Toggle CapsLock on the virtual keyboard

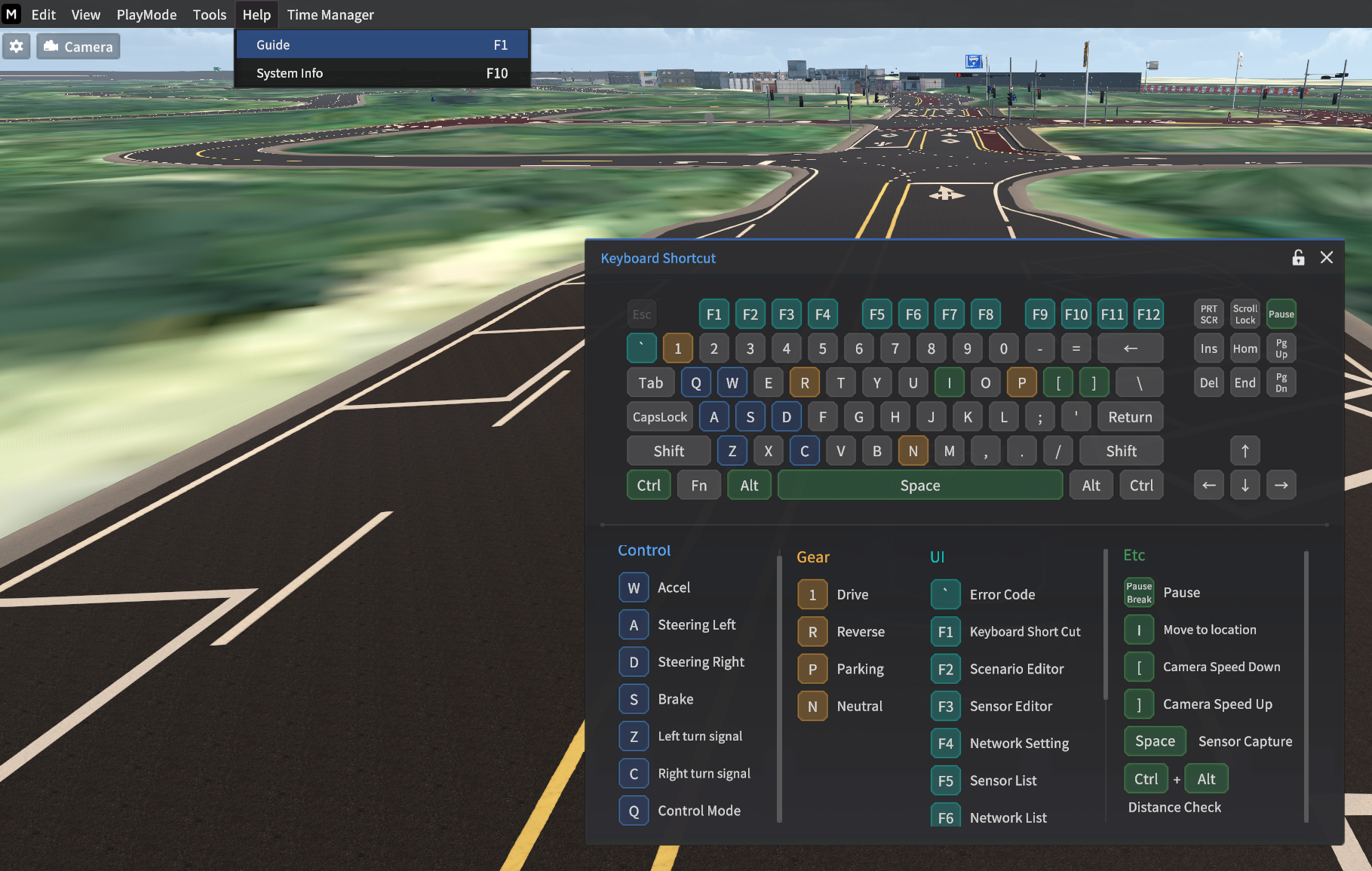tap(659, 416)
